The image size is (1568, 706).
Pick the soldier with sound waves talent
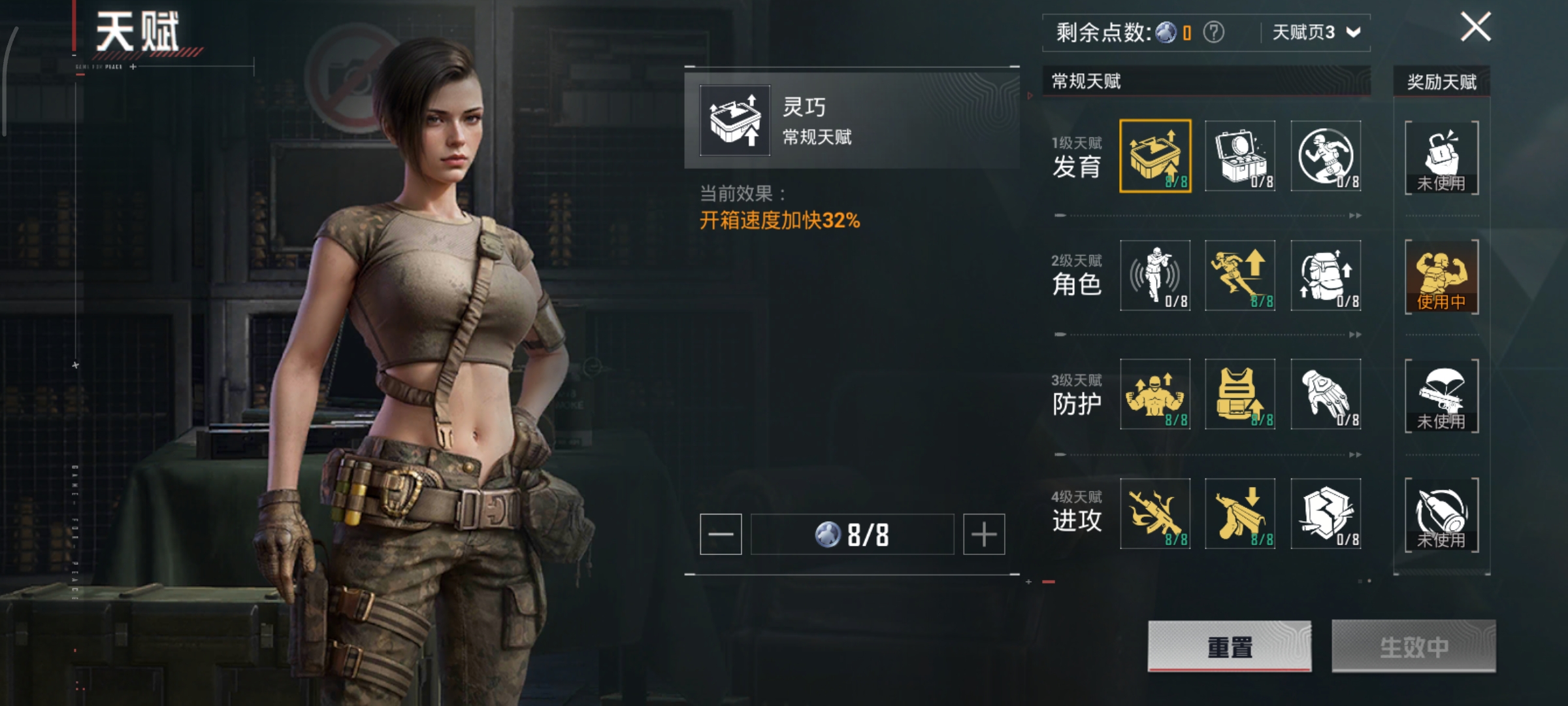1155,275
